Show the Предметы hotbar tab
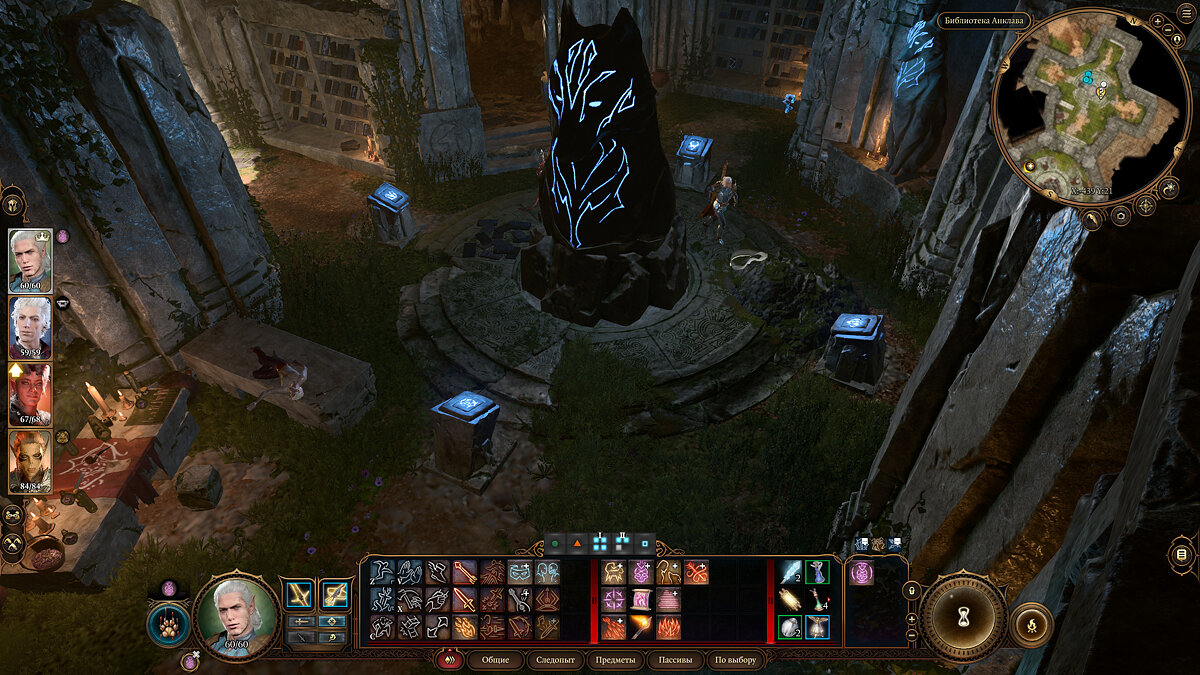Screen dimensions: 1200x675 click(x=613, y=660)
